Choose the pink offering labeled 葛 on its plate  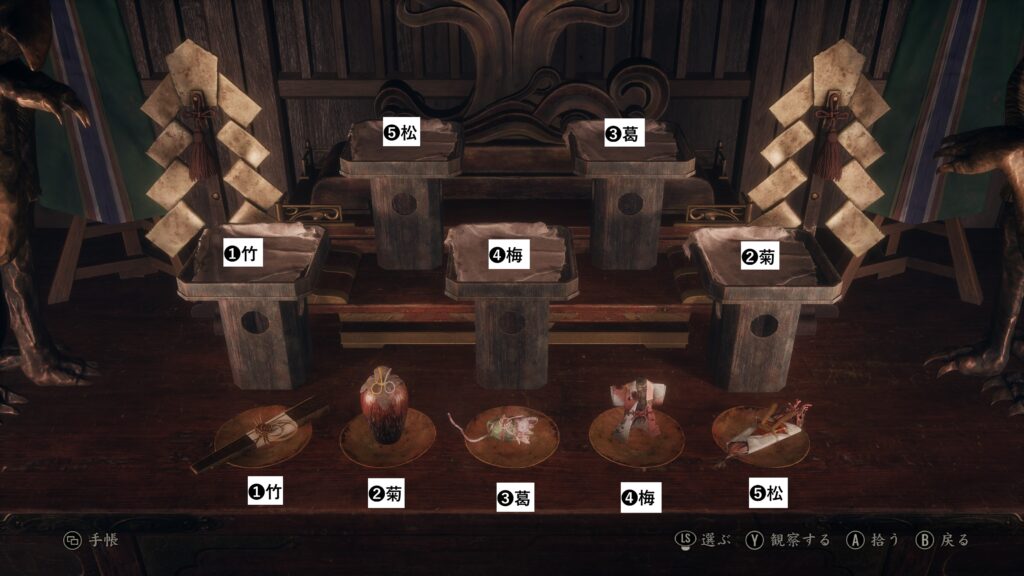[511, 432]
